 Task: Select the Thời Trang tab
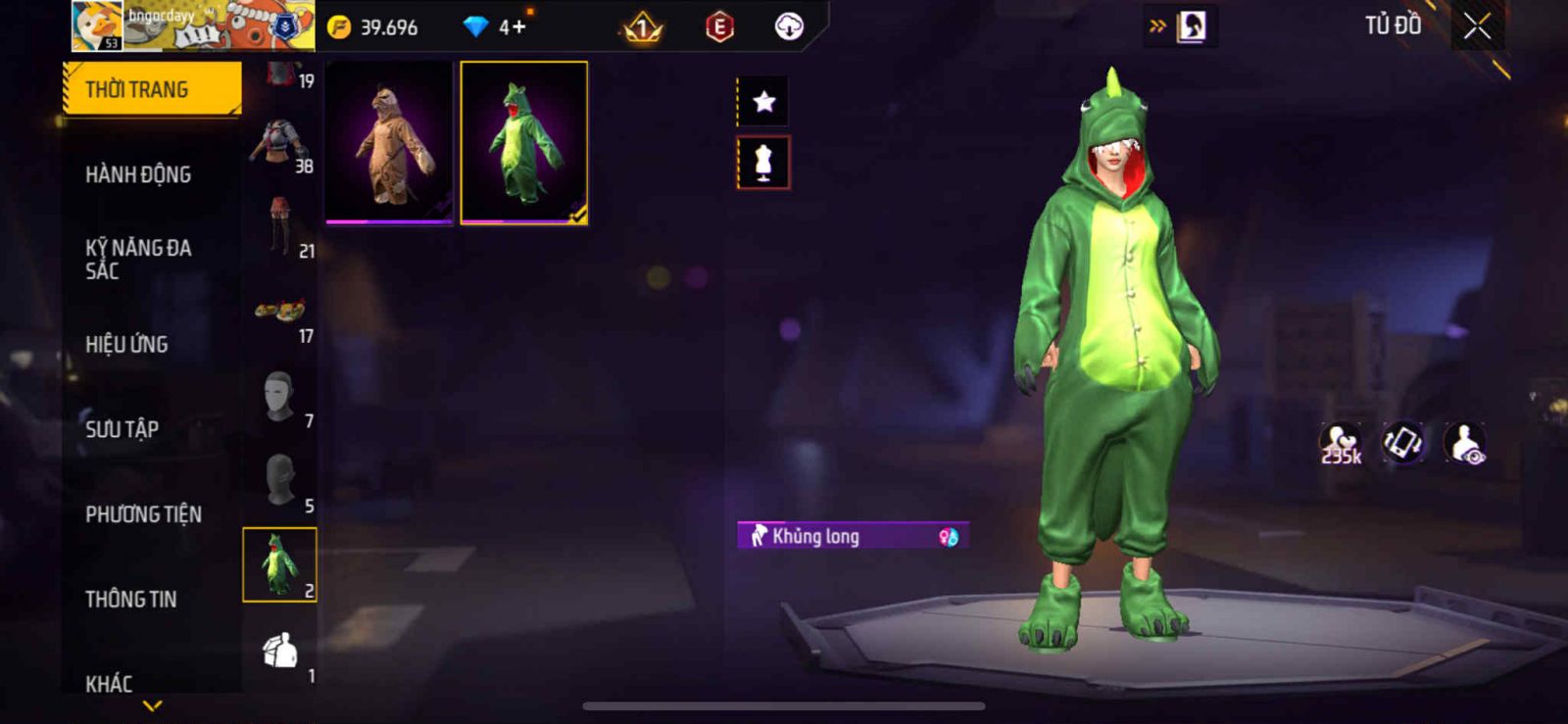[x=151, y=89]
